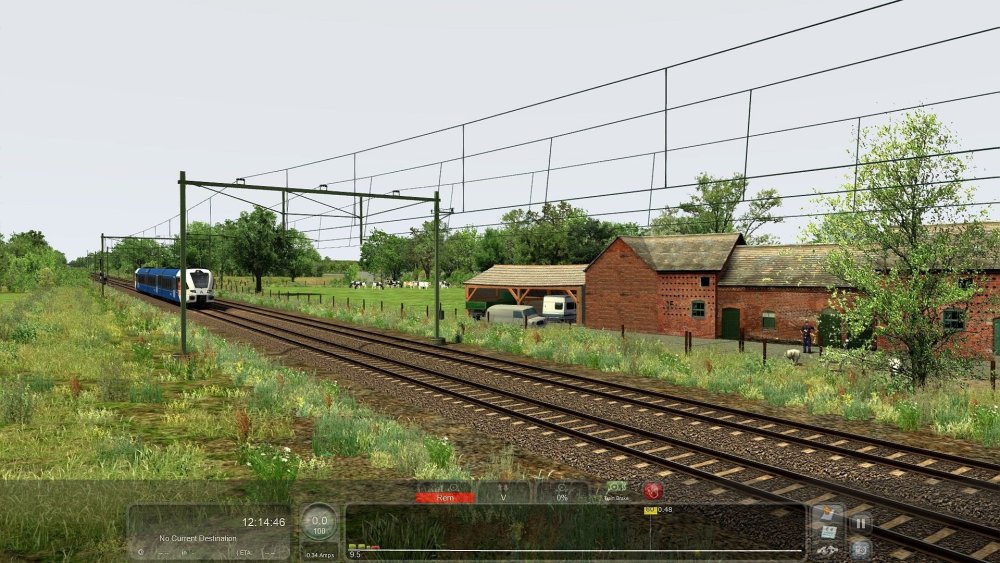Click the red emergency brake button
The height and width of the screenshot is (563, 1000).
pos(653,491)
